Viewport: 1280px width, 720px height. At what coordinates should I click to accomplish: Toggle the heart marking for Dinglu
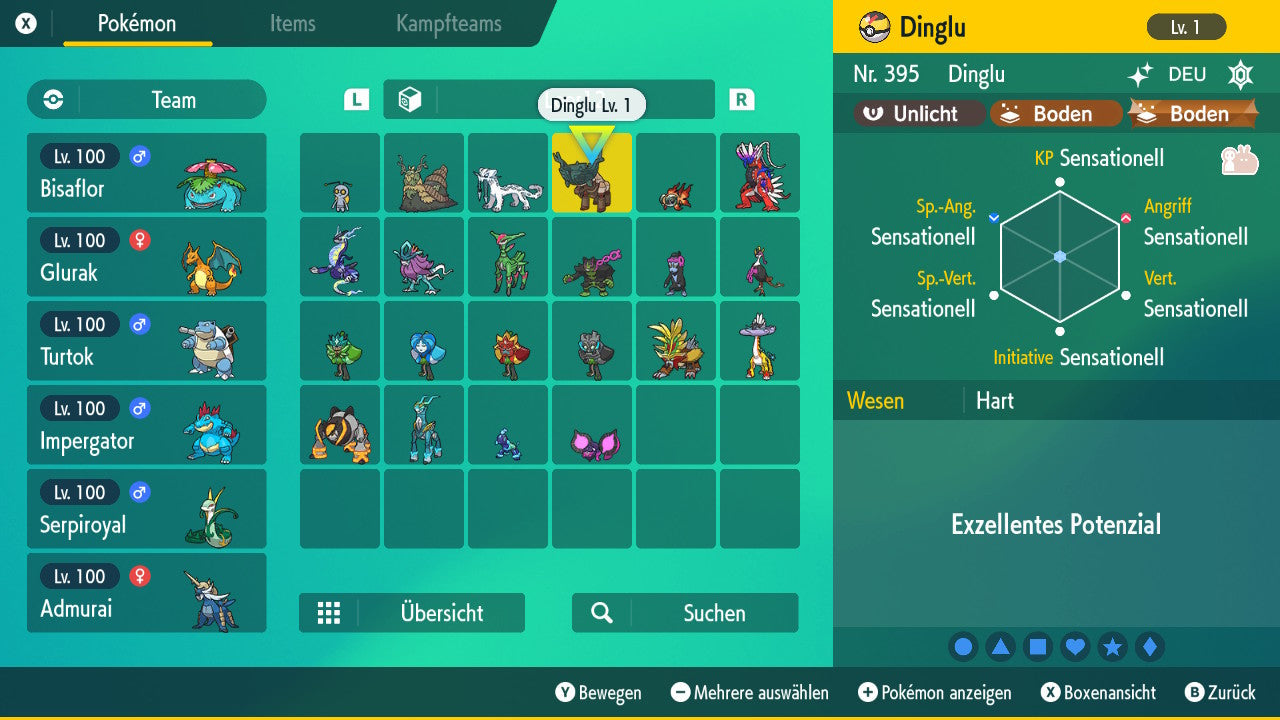(x=1075, y=647)
